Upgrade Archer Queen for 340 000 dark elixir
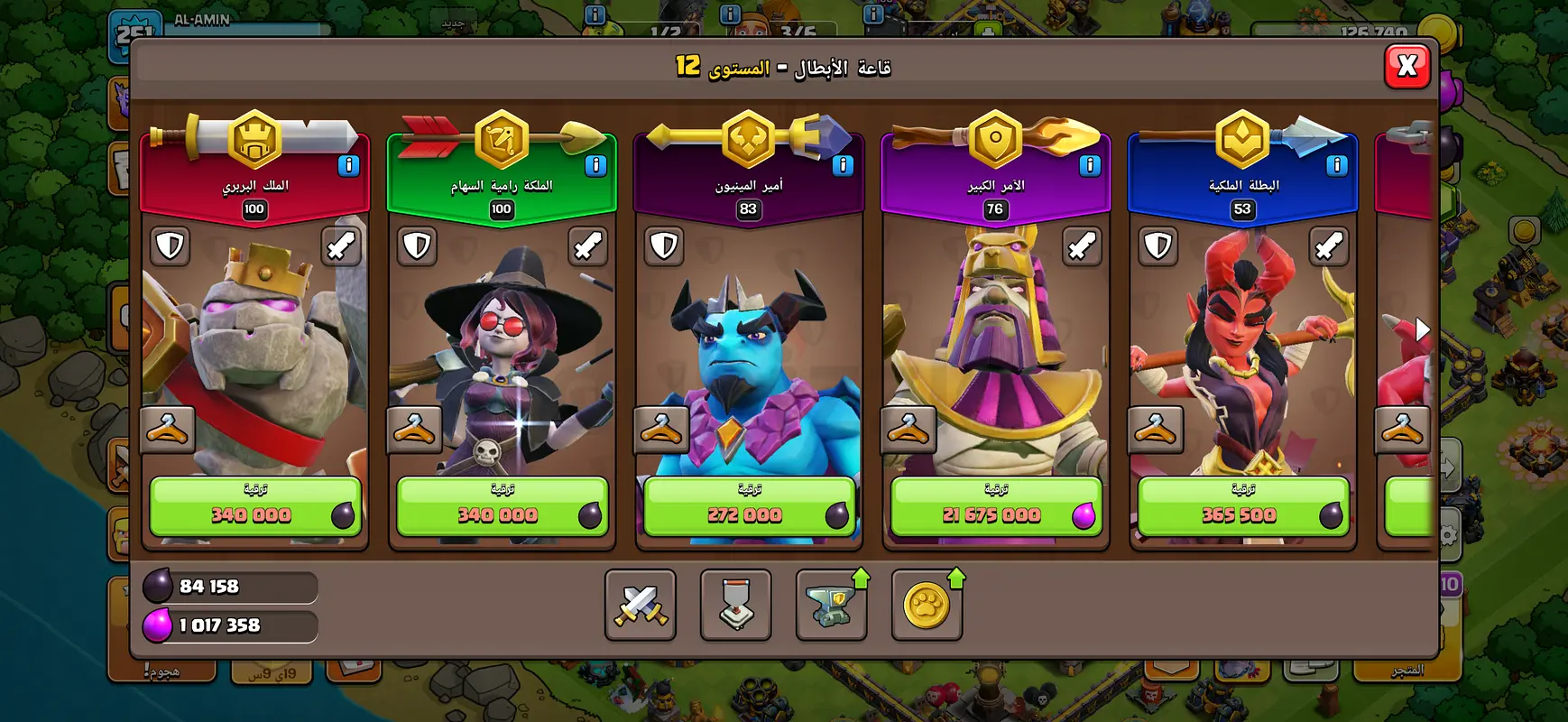This screenshot has width=1568, height=722. tap(503, 507)
